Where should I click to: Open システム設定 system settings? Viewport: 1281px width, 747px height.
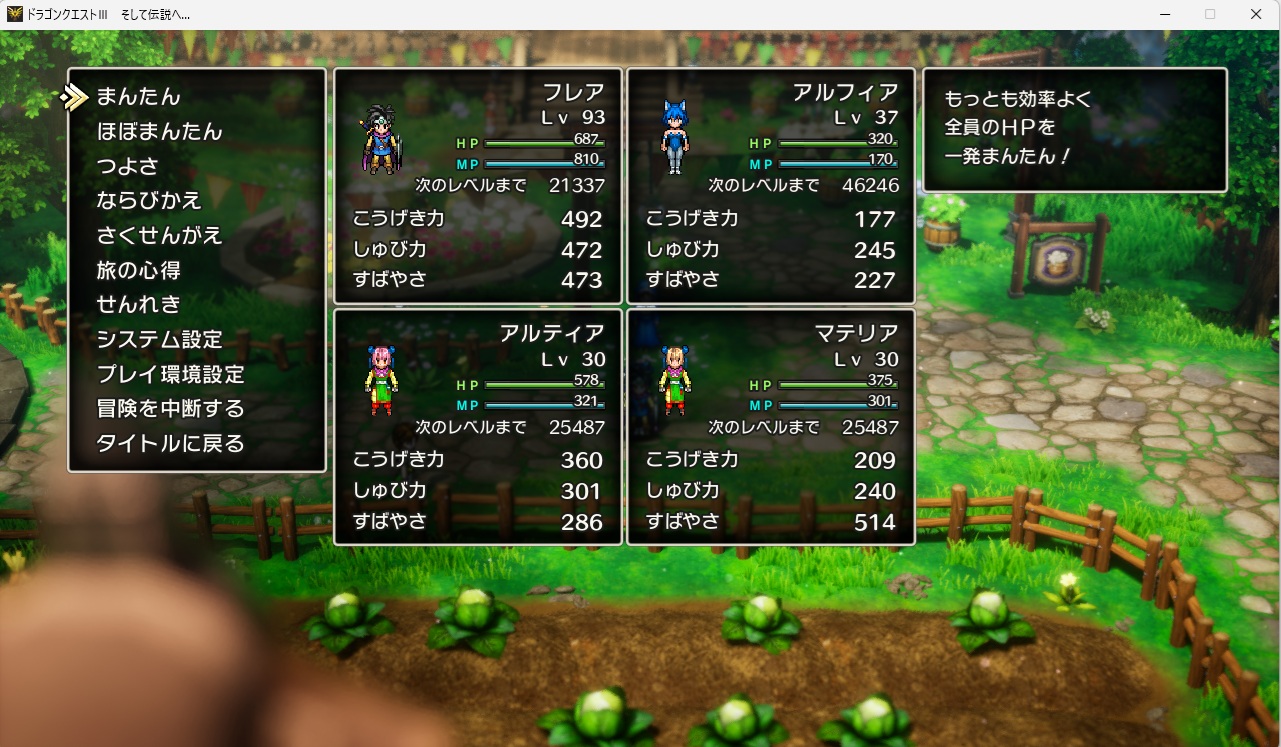[159, 340]
